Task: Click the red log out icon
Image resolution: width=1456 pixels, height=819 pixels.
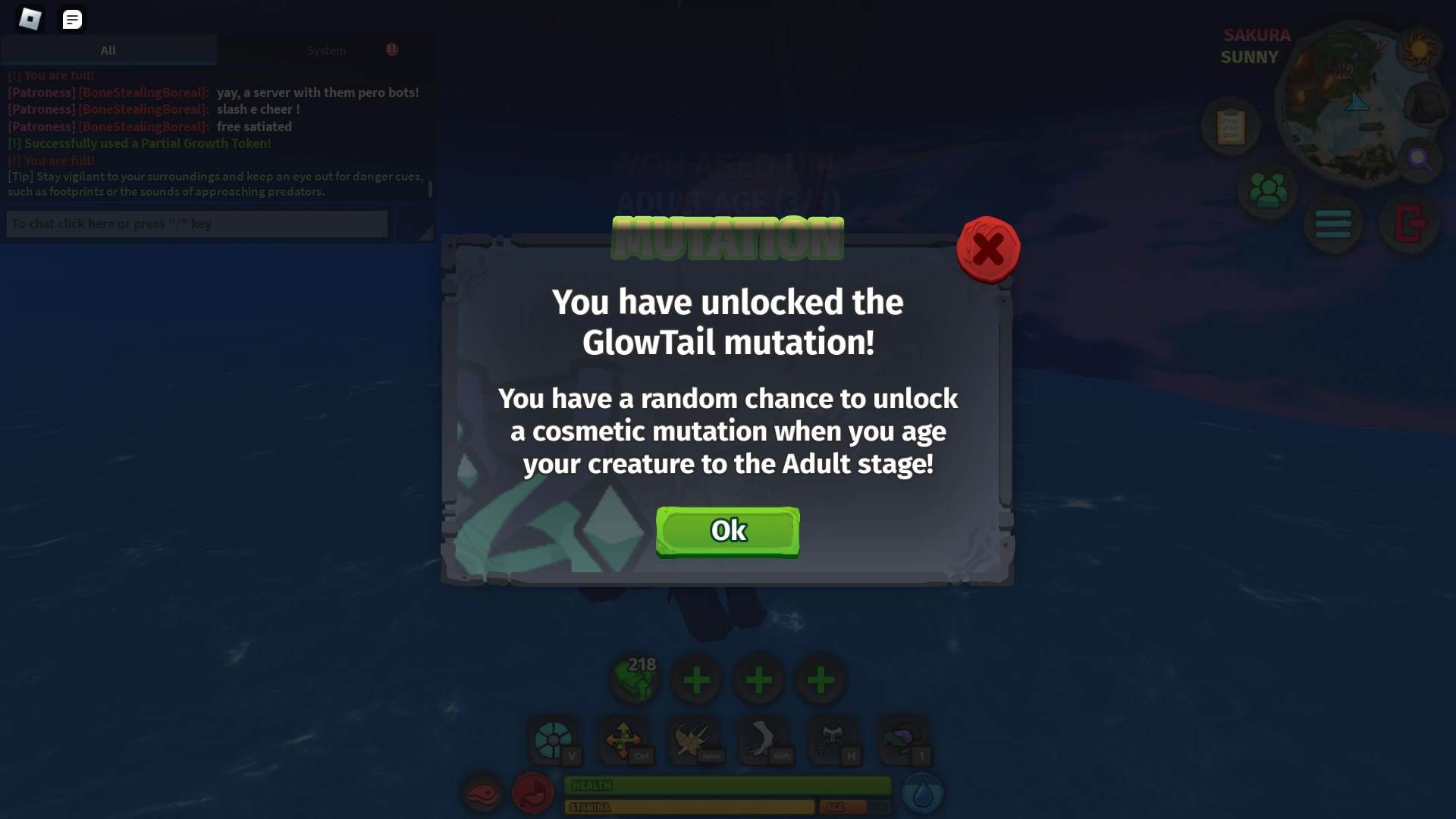Action: [x=1410, y=224]
